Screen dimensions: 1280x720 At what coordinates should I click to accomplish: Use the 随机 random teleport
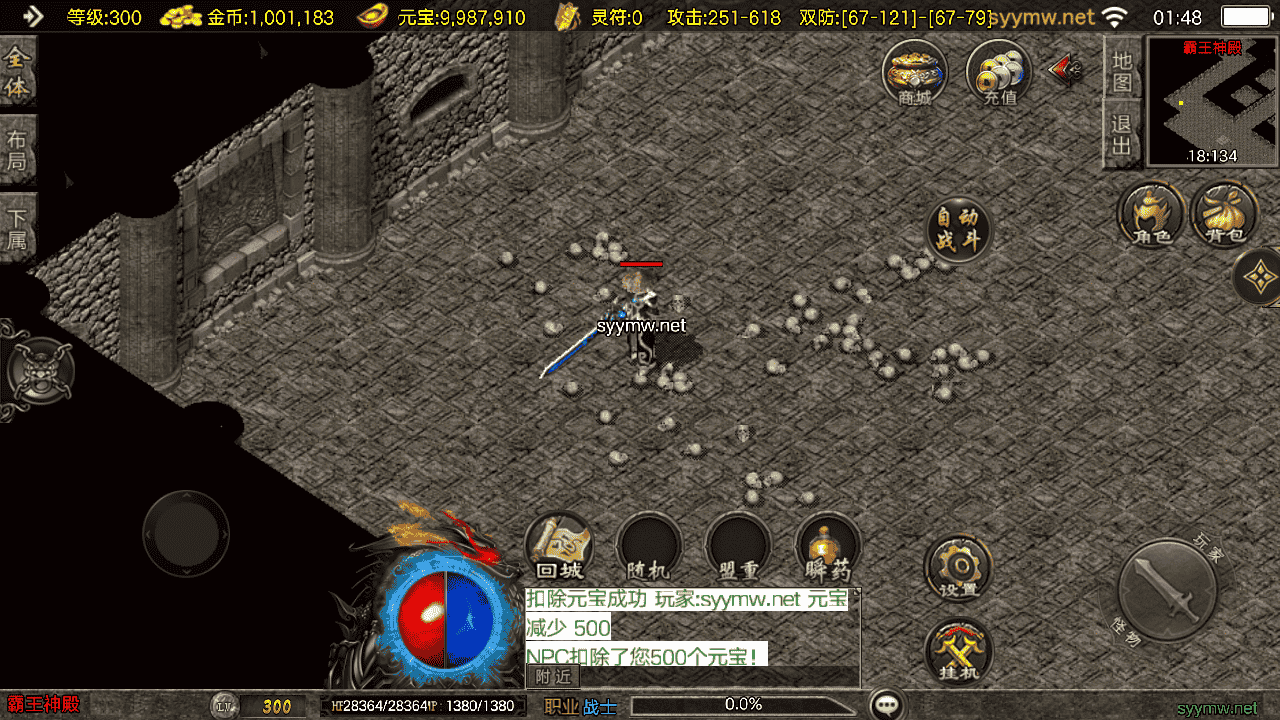pyautogui.click(x=648, y=548)
